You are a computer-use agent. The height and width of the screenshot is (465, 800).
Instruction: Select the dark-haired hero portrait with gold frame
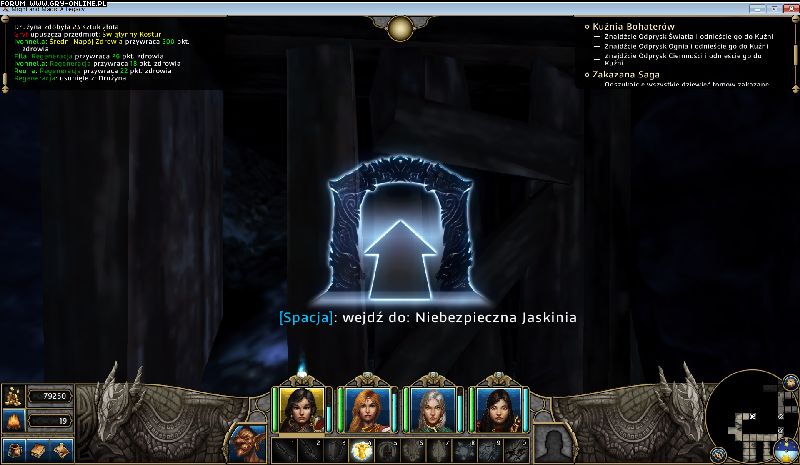point(298,409)
